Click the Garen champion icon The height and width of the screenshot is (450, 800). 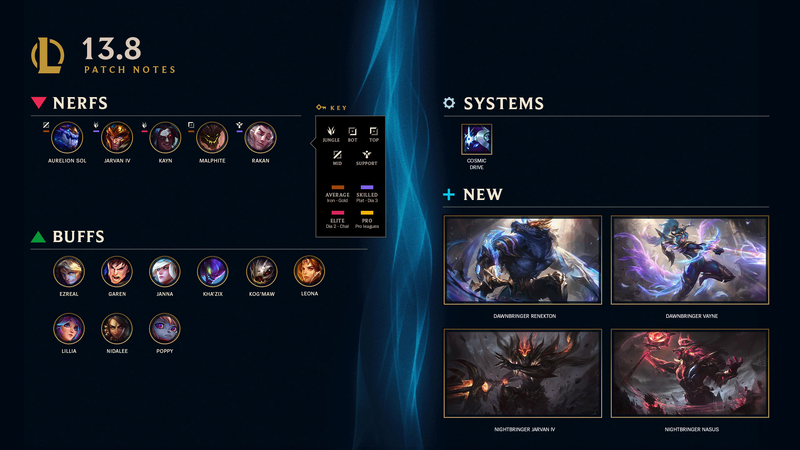point(117,271)
